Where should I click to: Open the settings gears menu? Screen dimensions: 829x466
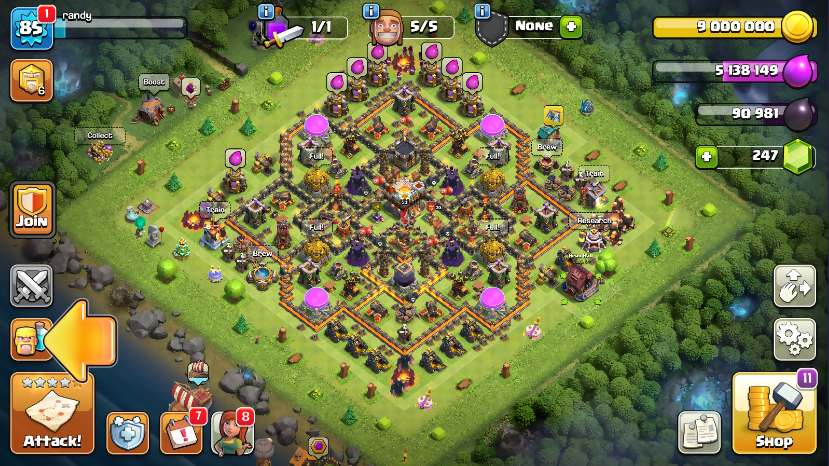point(795,339)
